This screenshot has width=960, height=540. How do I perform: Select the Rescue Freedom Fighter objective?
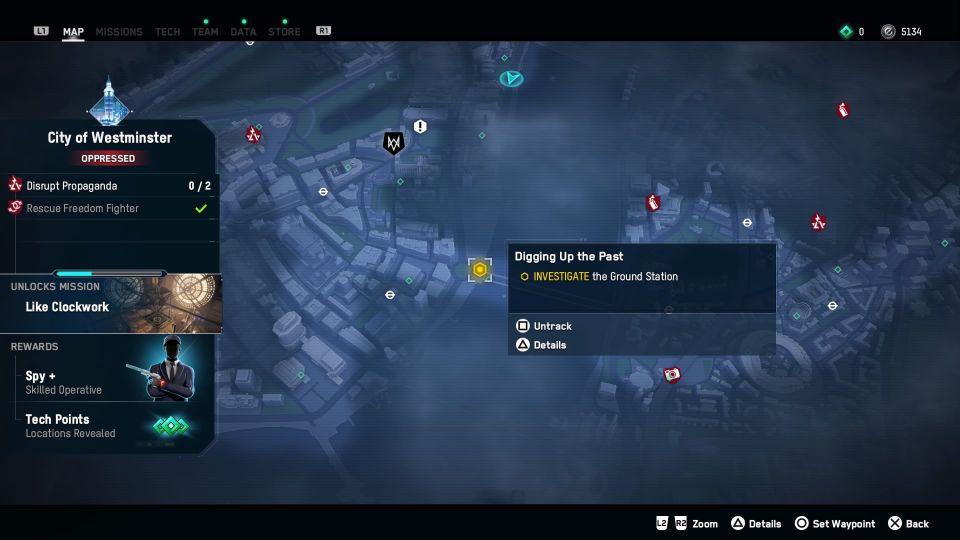[108, 208]
